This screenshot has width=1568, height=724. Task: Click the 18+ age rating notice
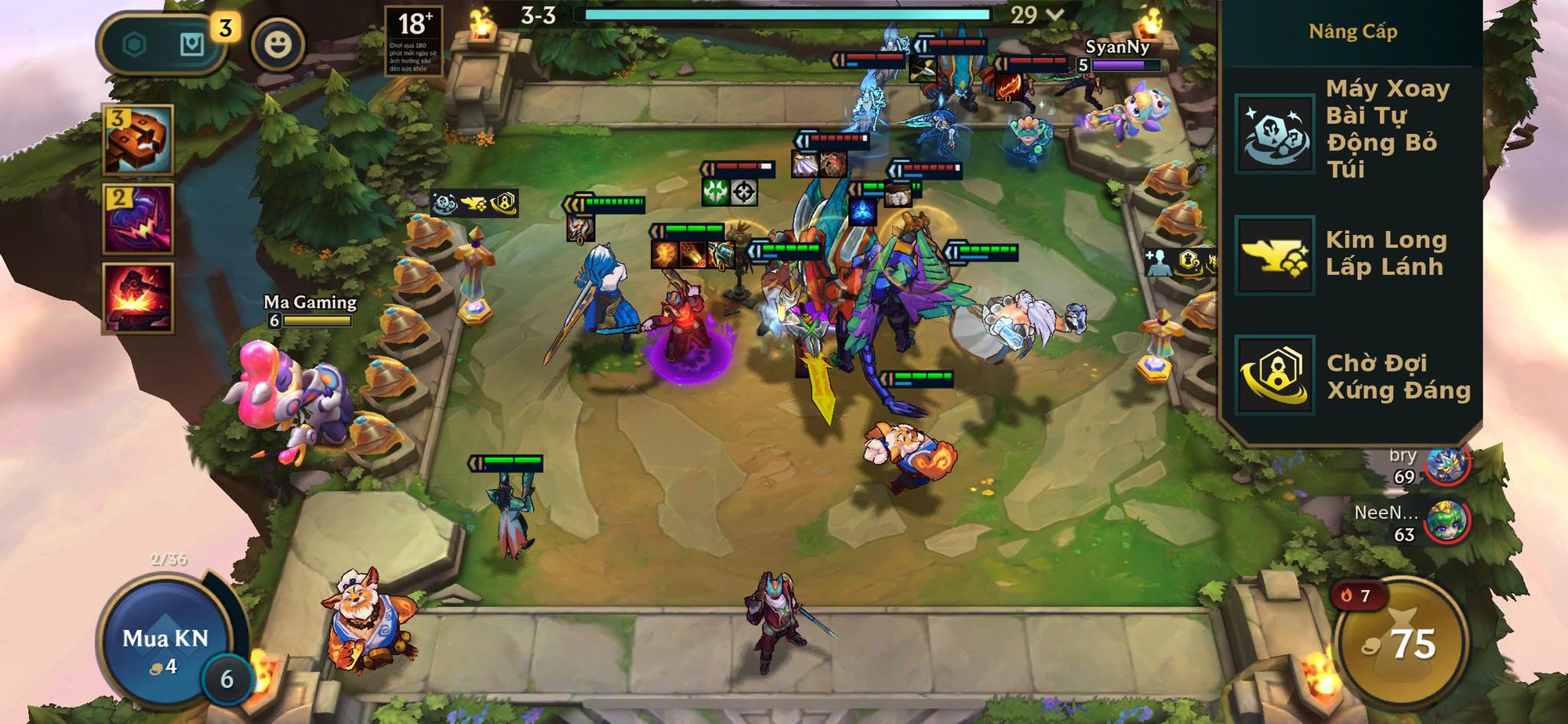[413, 41]
